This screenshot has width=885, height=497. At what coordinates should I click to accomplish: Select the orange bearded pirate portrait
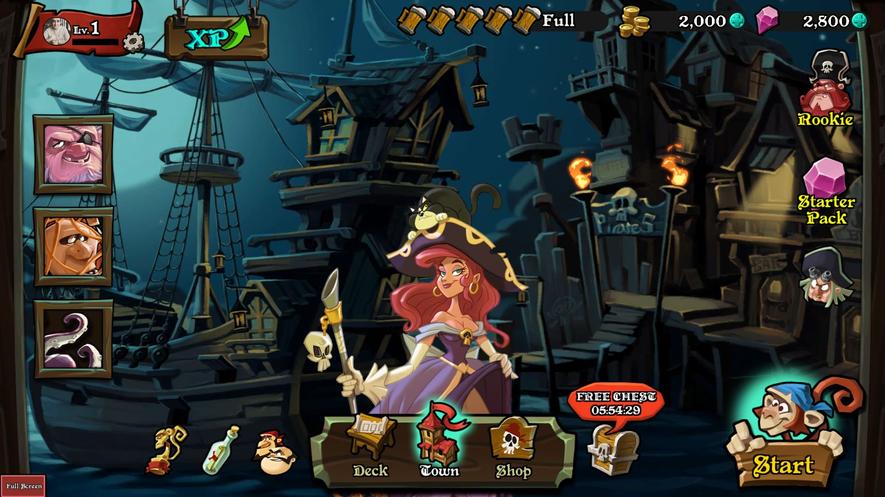(x=73, y=246)
